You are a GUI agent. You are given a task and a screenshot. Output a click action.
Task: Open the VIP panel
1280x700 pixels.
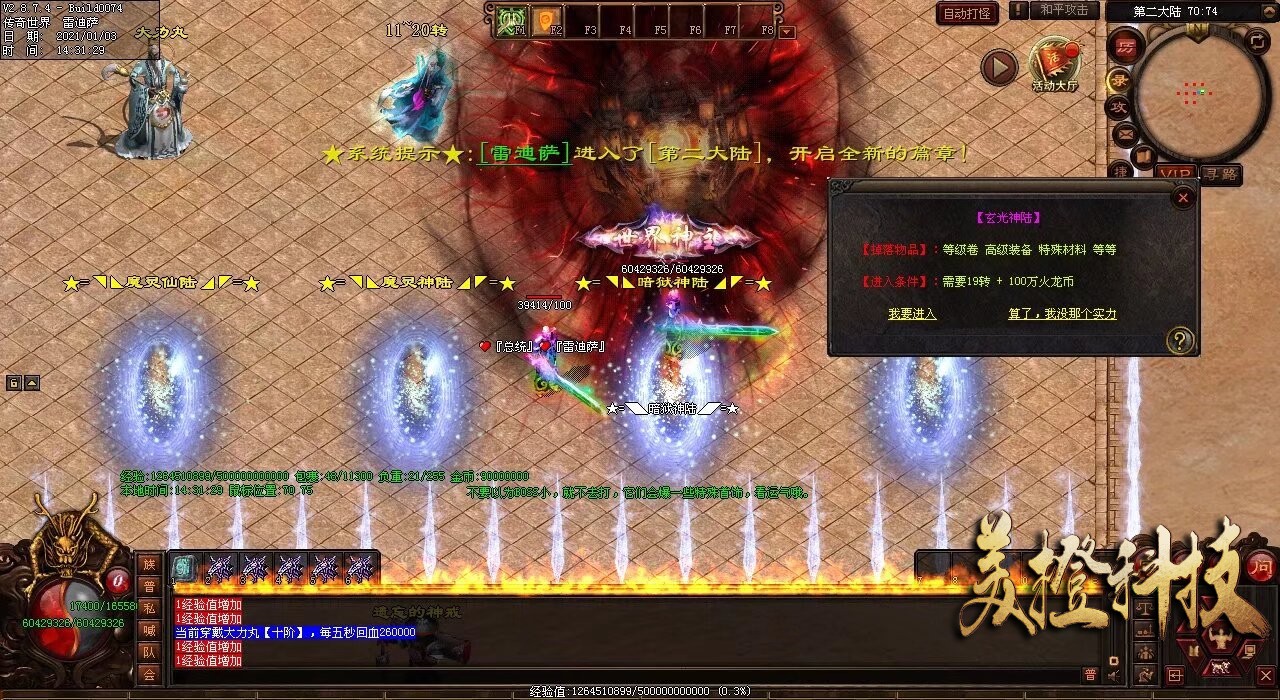[1176, 174]
